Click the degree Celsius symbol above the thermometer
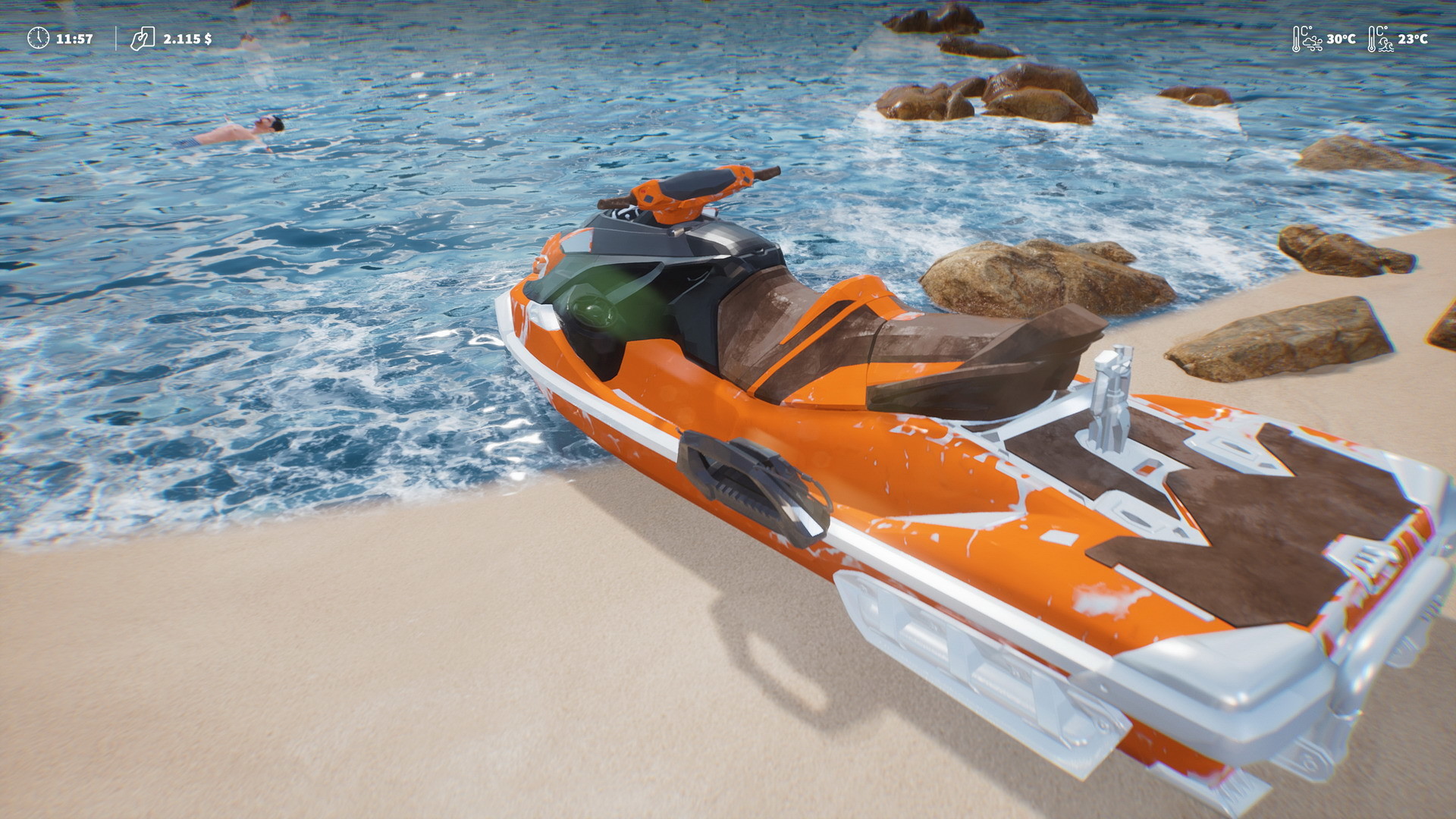This screenshot has height=819, width=1456. 1307,31
